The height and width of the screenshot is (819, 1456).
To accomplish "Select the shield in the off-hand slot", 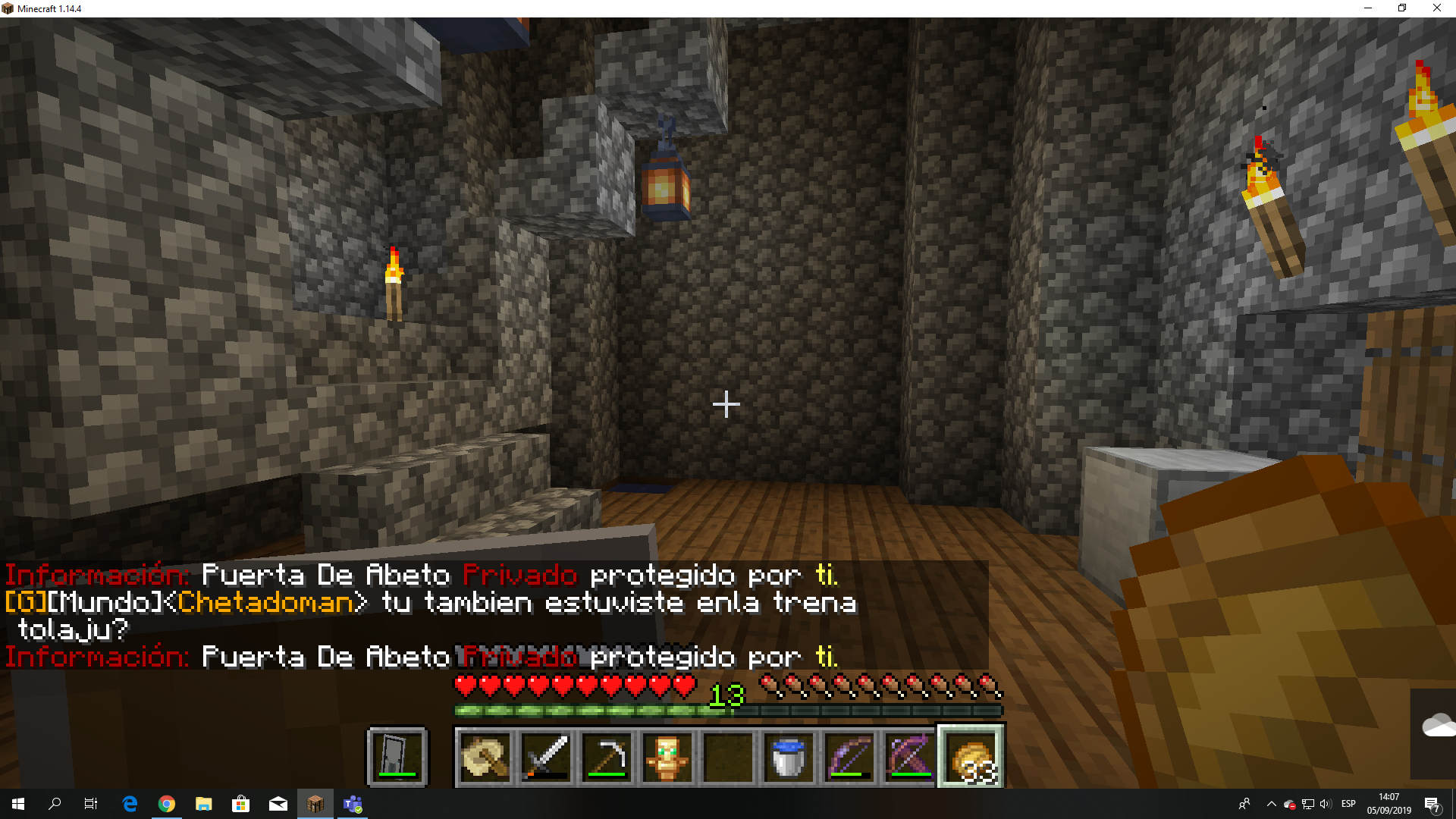I will point(397,756).
